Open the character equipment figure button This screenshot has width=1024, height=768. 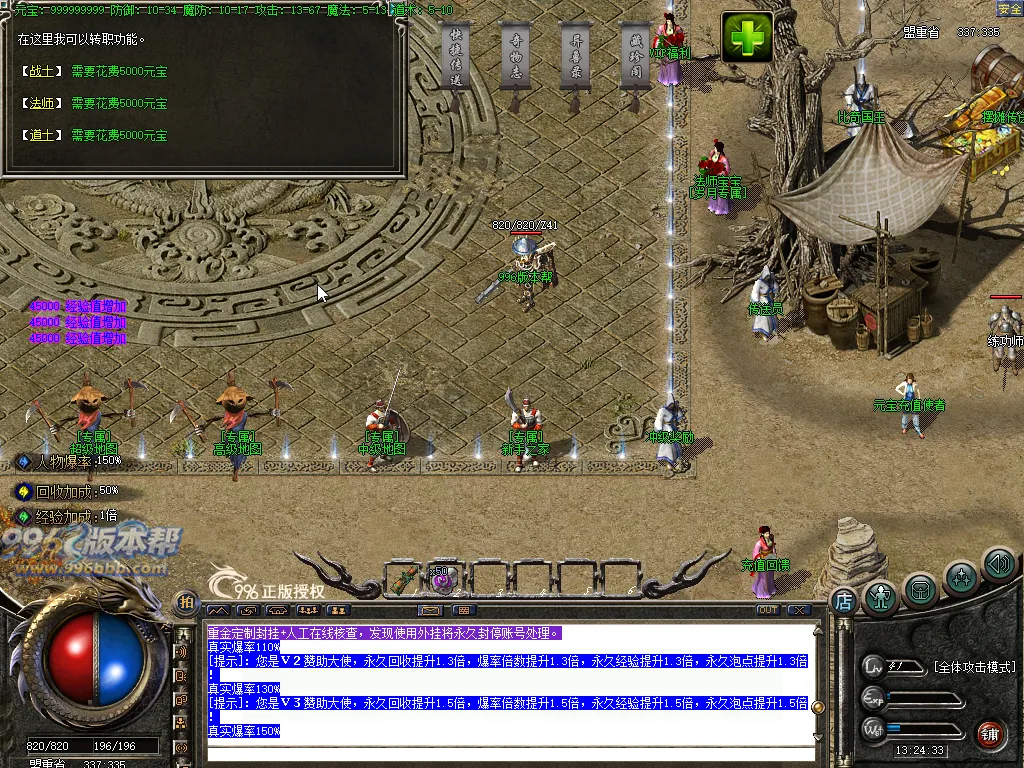click(880, 596)
